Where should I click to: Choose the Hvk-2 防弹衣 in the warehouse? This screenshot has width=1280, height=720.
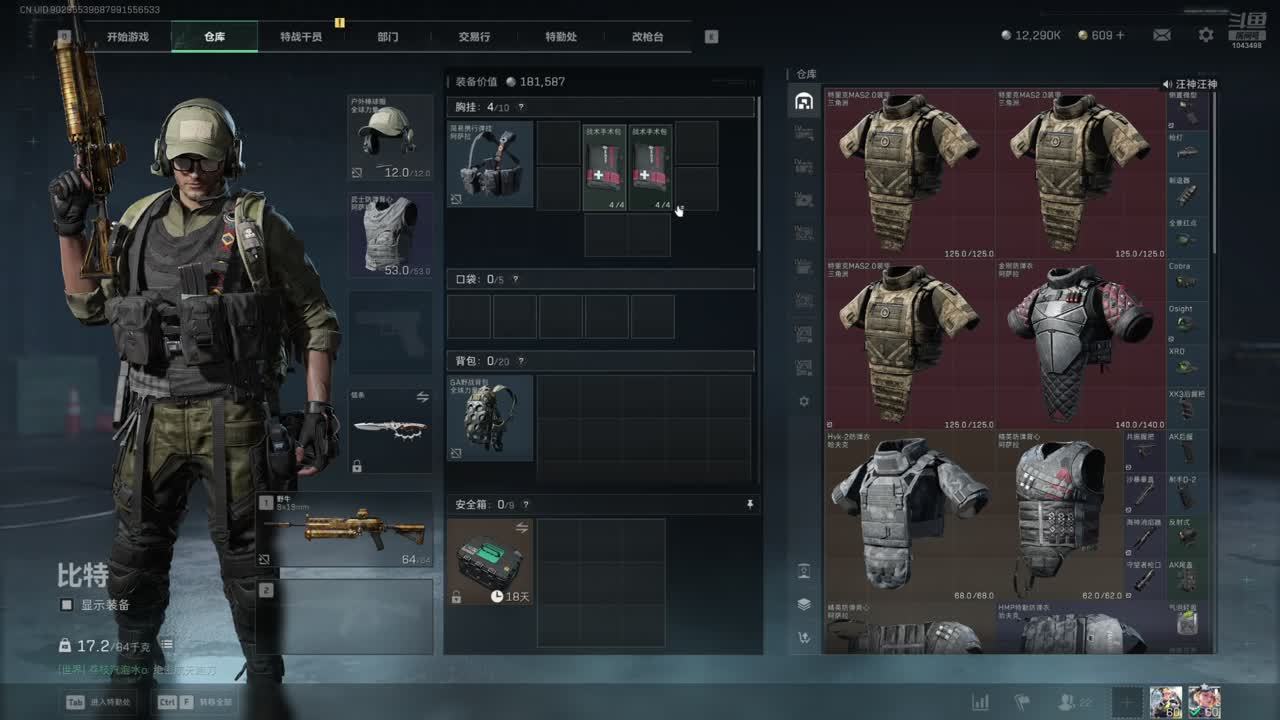tap(909, 515)
